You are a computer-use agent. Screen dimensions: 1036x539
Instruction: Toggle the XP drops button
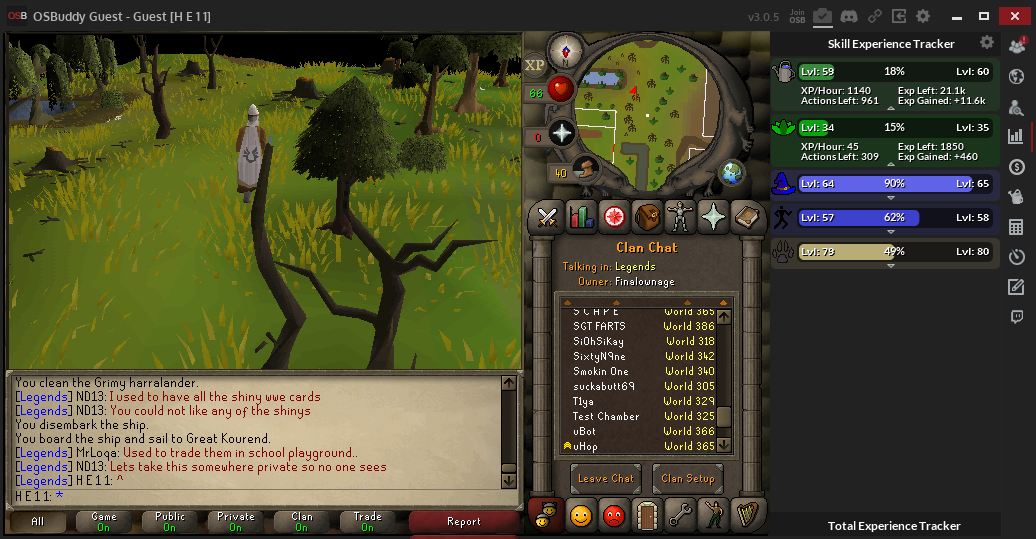pyautogui.click(x=535, y=64)
